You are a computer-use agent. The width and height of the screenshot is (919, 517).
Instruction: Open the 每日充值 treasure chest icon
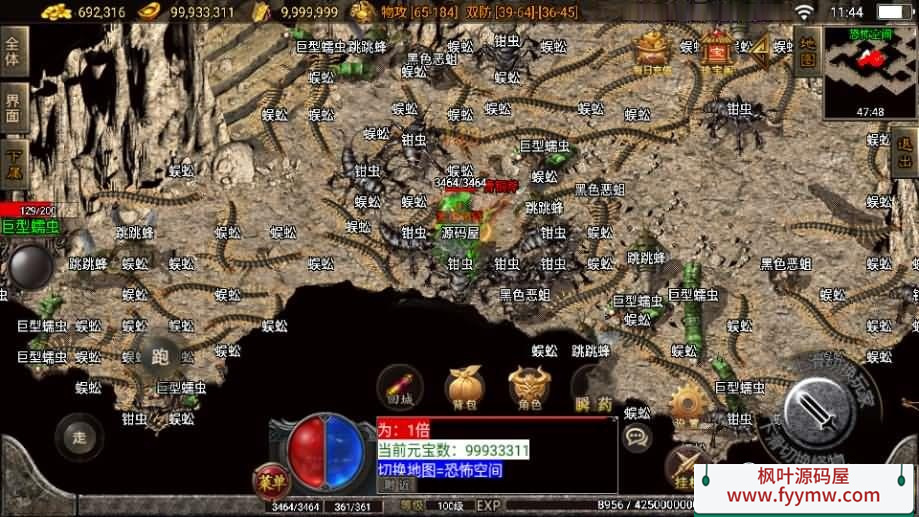(652, 50)
